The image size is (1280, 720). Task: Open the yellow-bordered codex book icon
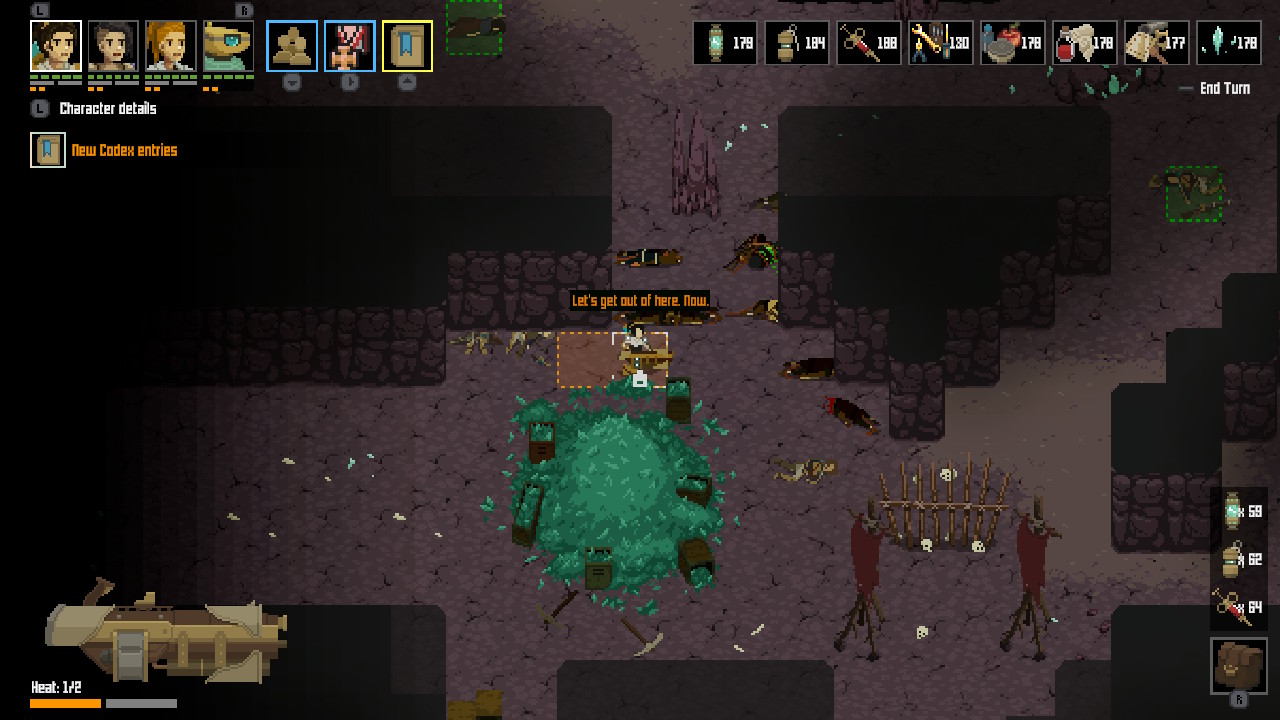pyautogui.click(x=406, y=45)
